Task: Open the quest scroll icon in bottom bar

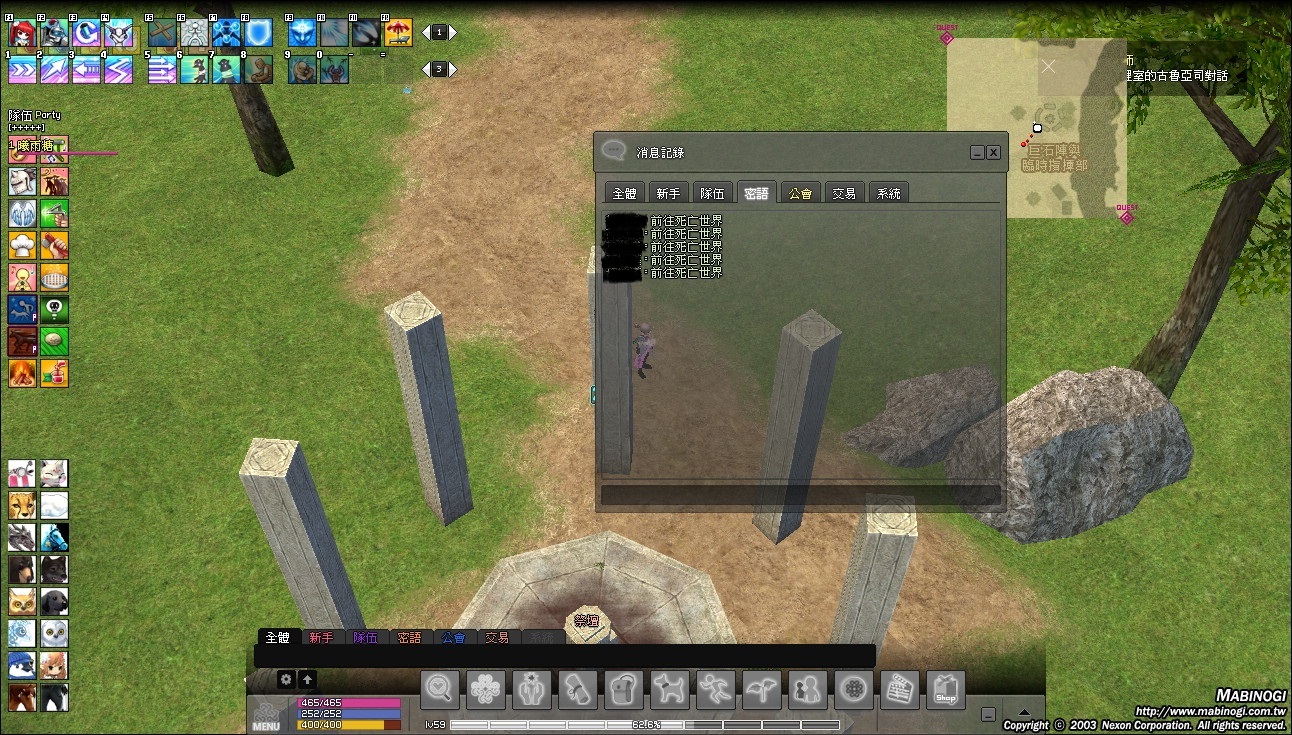Action: [577, 690]
